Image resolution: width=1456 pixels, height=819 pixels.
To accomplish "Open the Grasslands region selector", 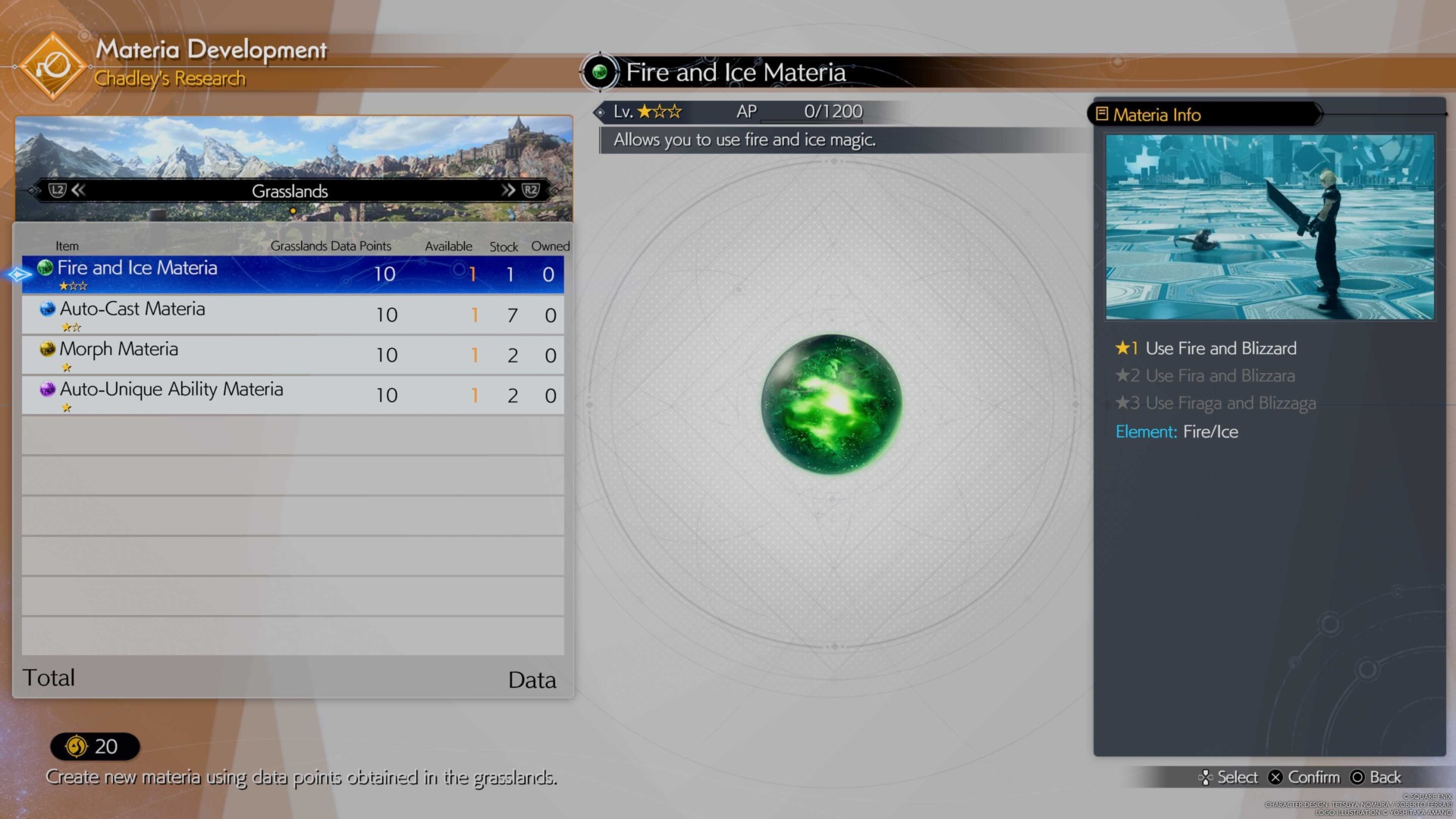I will (290, 191).
